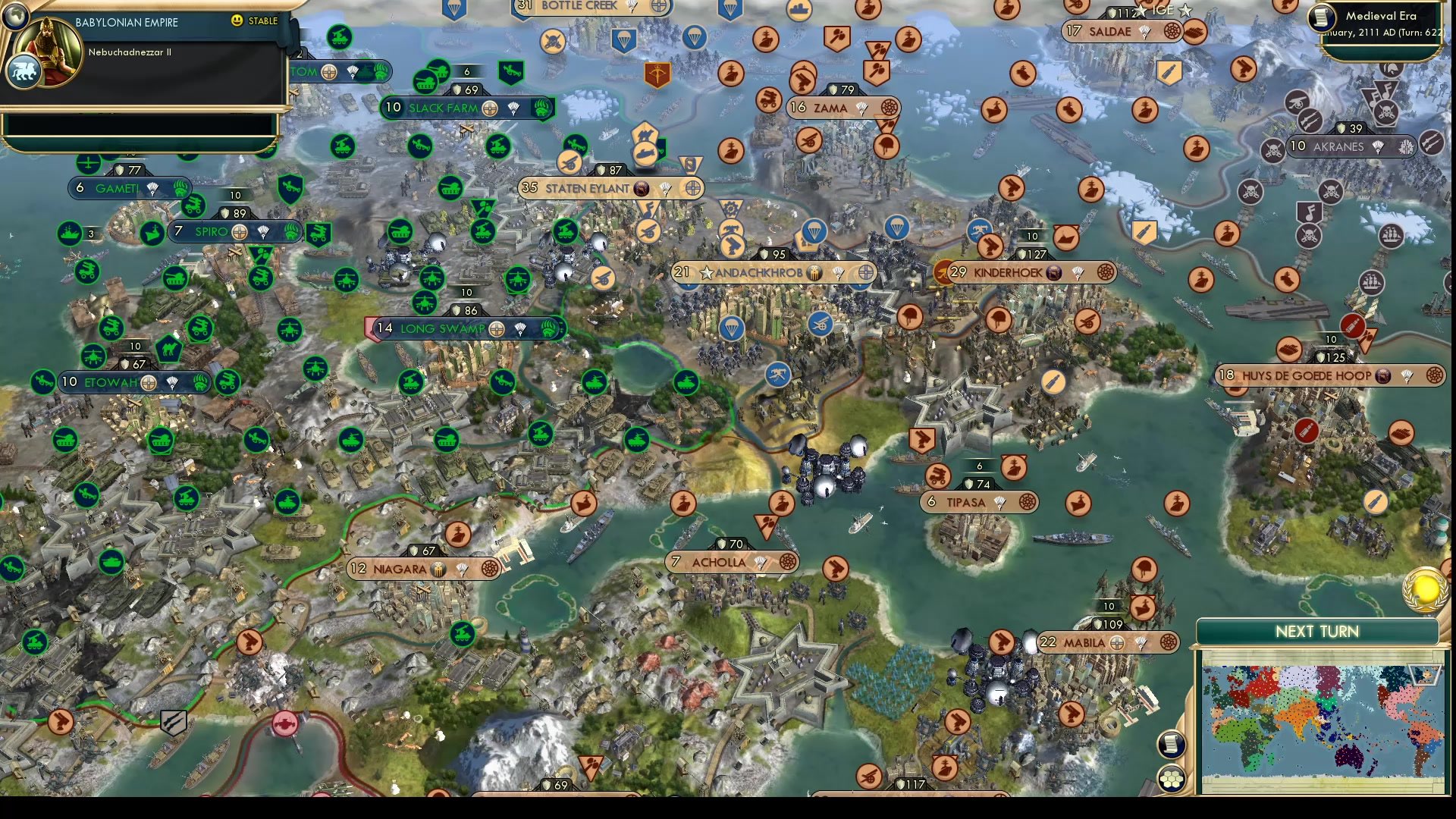
Task: Click the Medieval Era scroll icon
Action: [x=1321, y=17]
